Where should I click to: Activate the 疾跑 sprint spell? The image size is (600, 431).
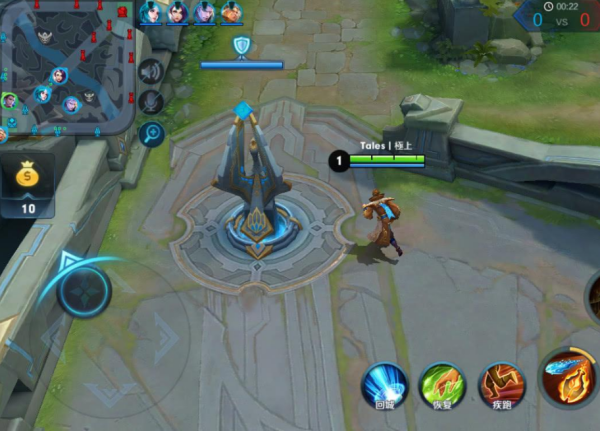(x=501, y=384)
